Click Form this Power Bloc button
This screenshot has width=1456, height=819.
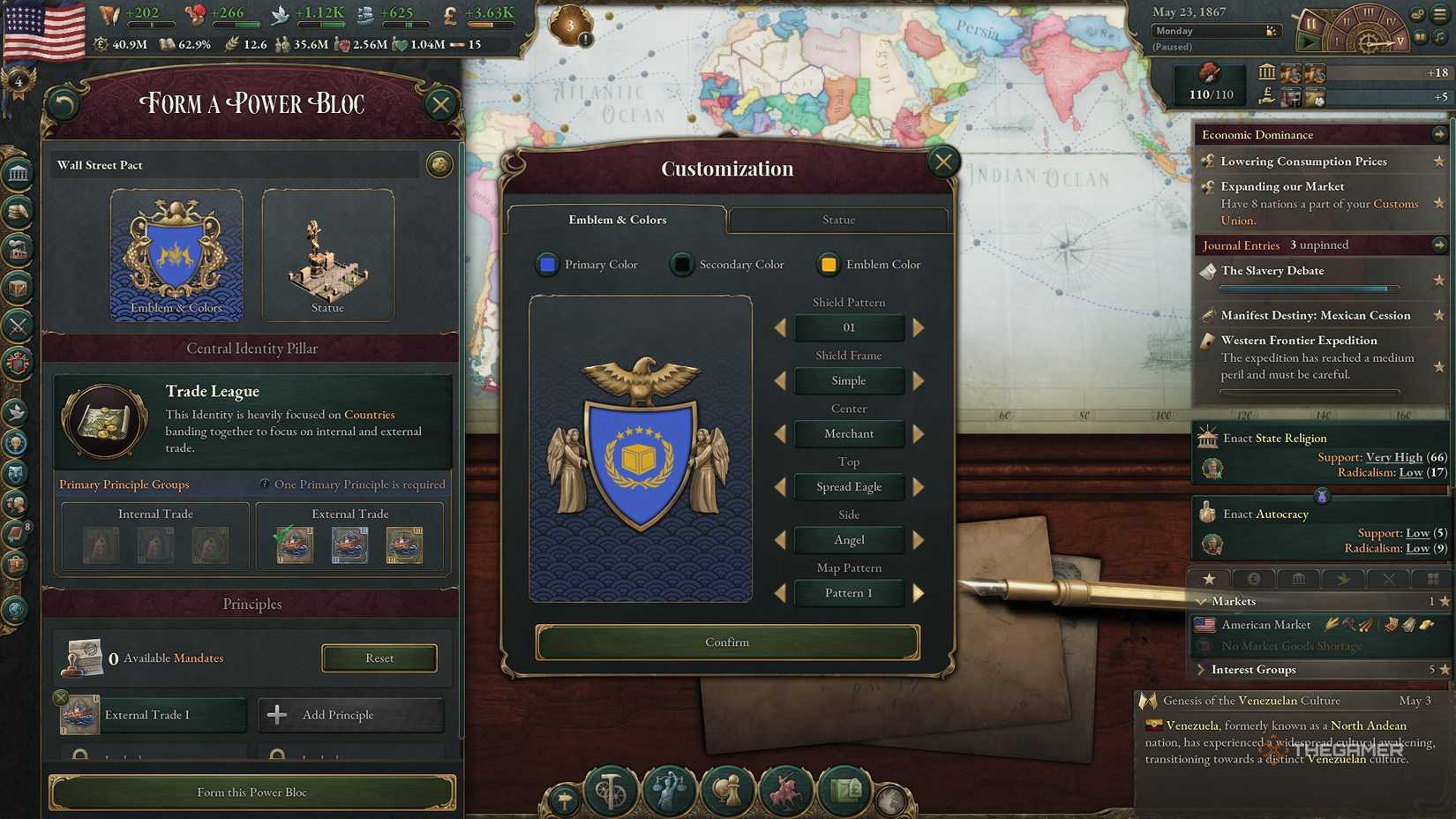[252, 792]
